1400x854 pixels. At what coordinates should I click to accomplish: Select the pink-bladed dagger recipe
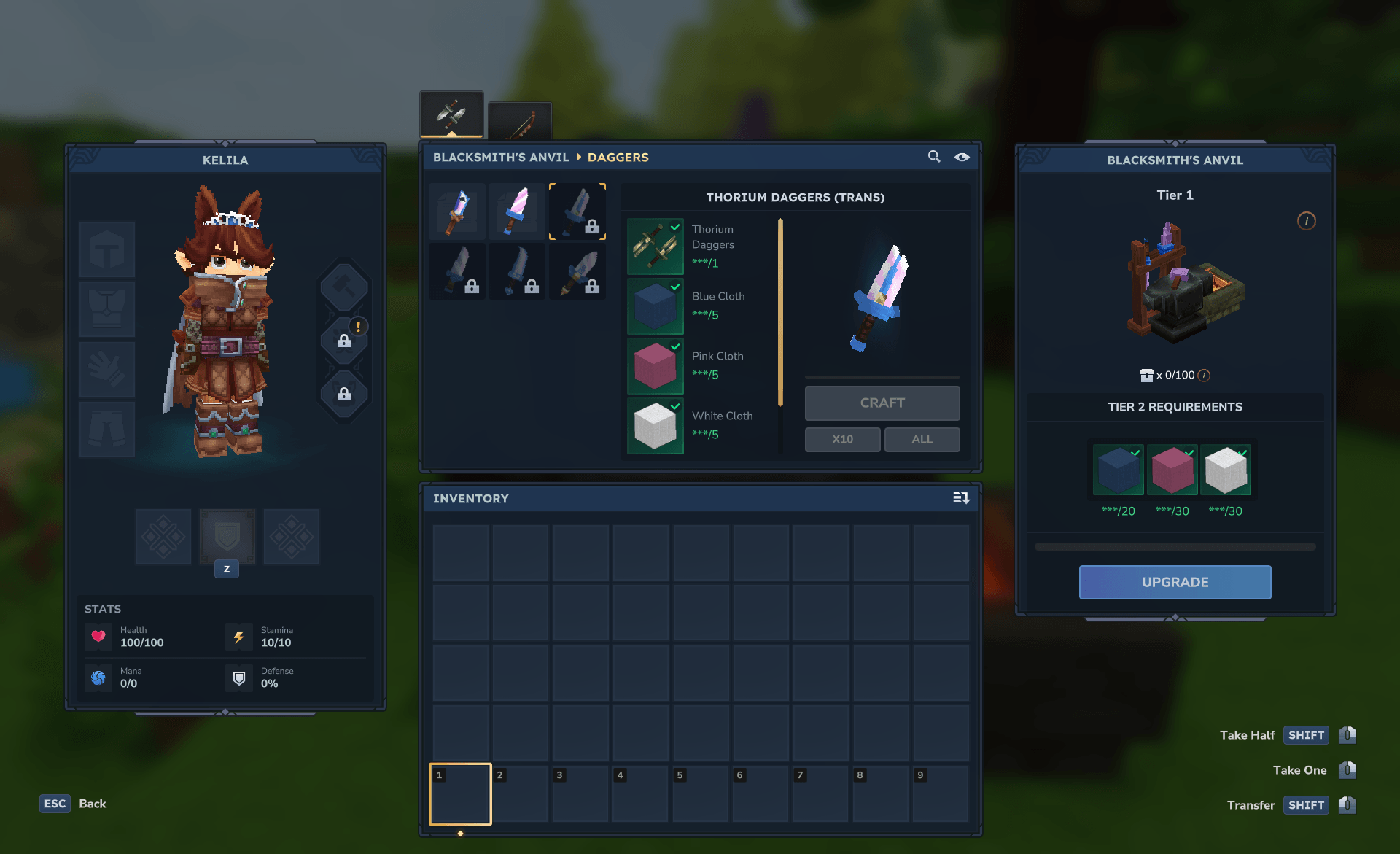click(517, 212)
